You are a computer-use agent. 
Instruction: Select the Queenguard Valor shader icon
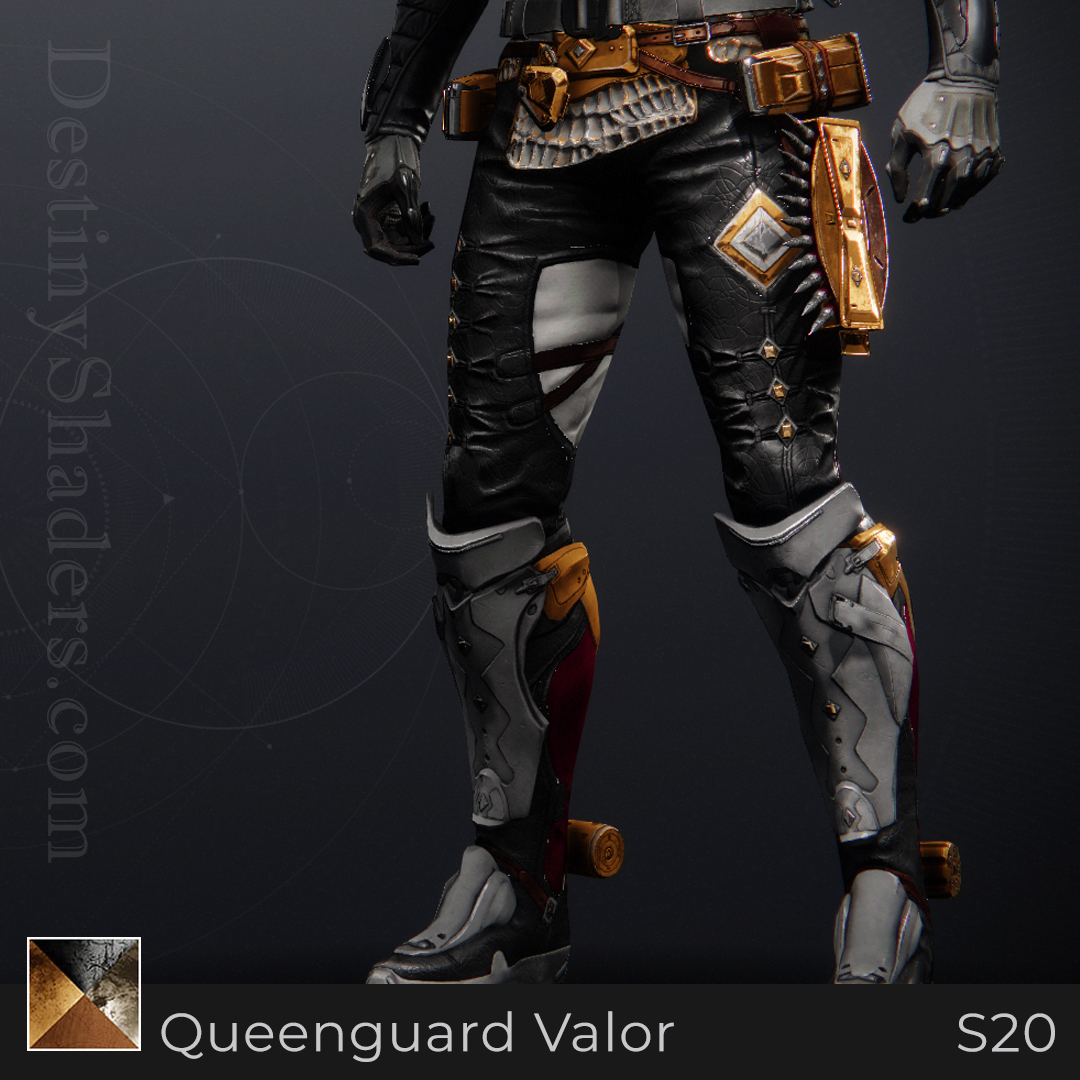tap(84, 994)
